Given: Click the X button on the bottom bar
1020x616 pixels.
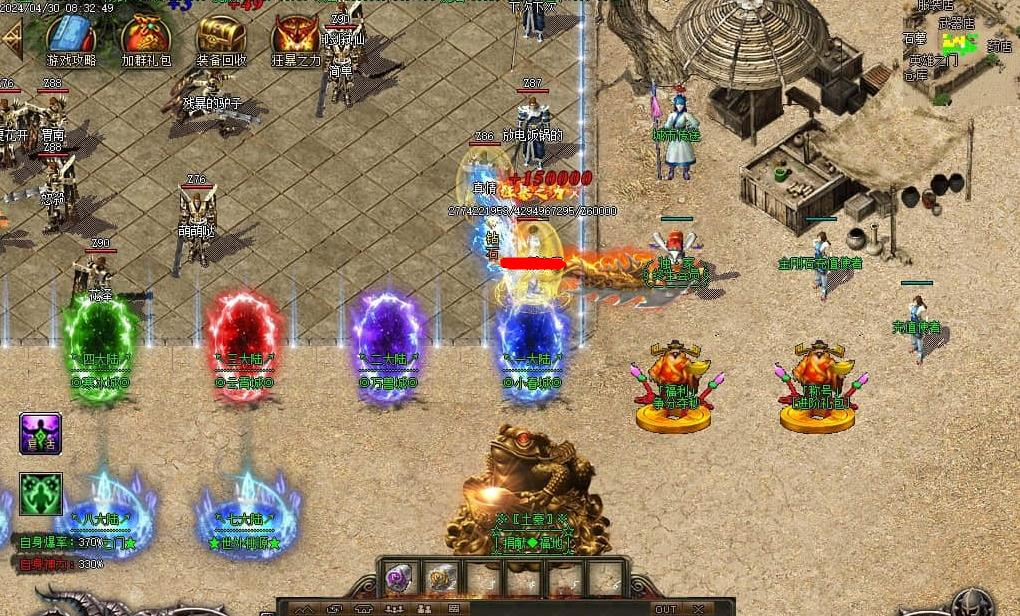Looking at the screenshot, I should (699, 608).
